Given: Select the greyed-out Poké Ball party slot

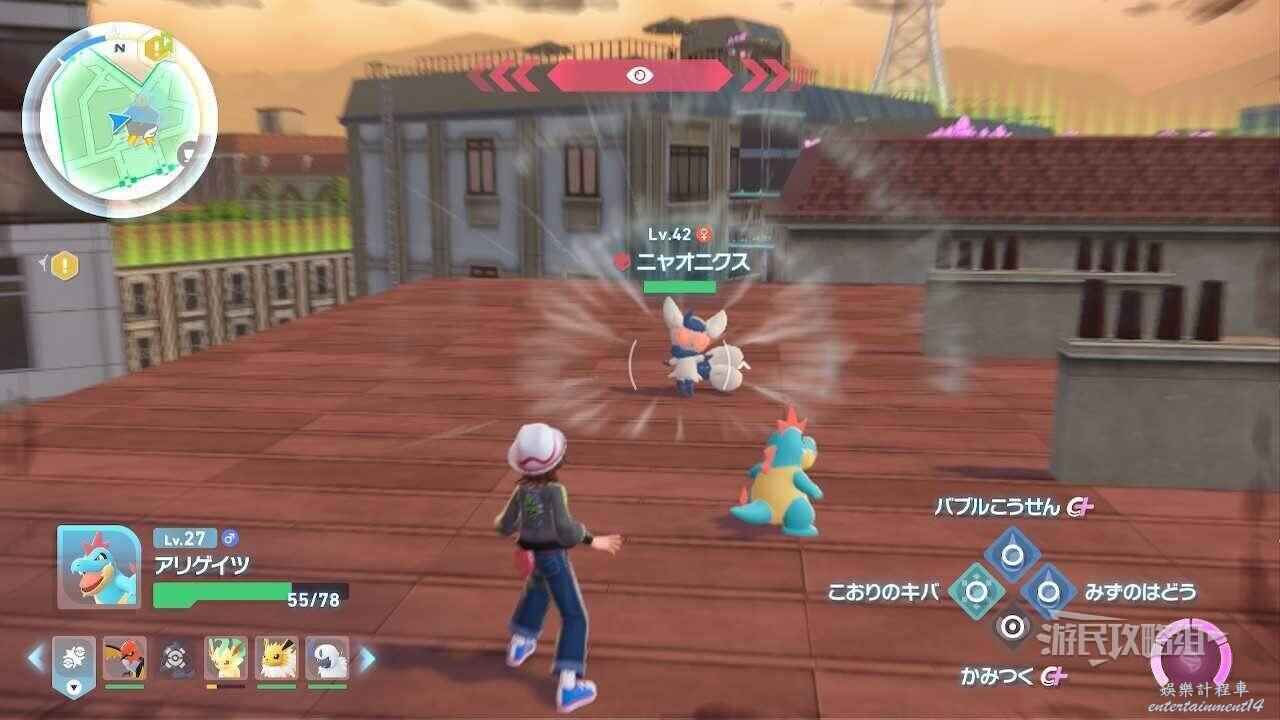Looking at the screenshot, I should pos(176,658).
